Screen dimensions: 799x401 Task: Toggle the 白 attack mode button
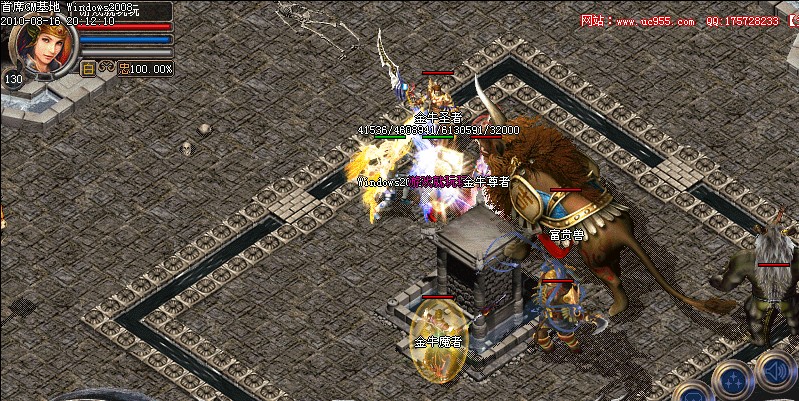(87, 69)
